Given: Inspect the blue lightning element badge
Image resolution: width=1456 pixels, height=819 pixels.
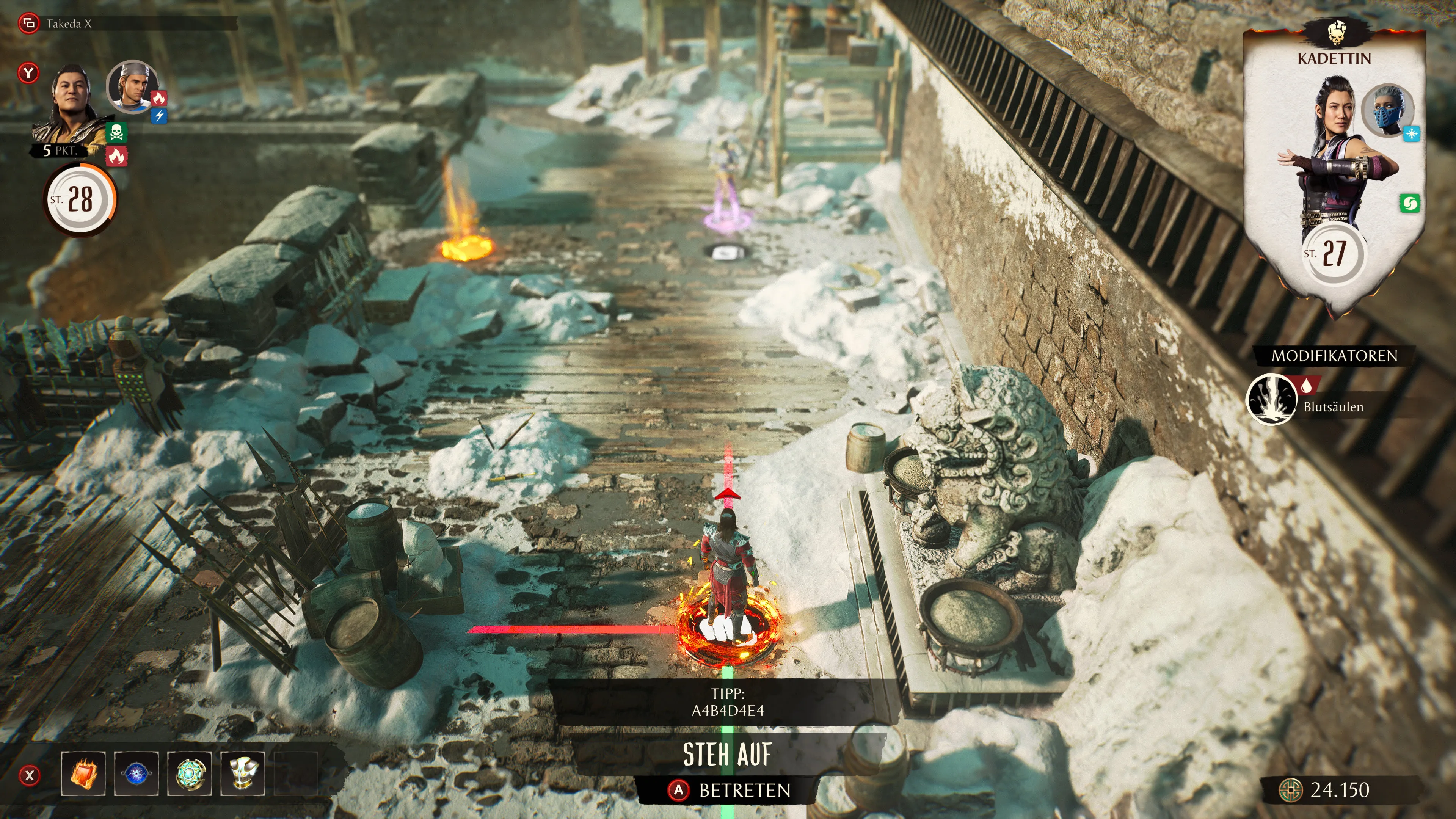Looking at the screenshot, I should click(x=160, y=116).
